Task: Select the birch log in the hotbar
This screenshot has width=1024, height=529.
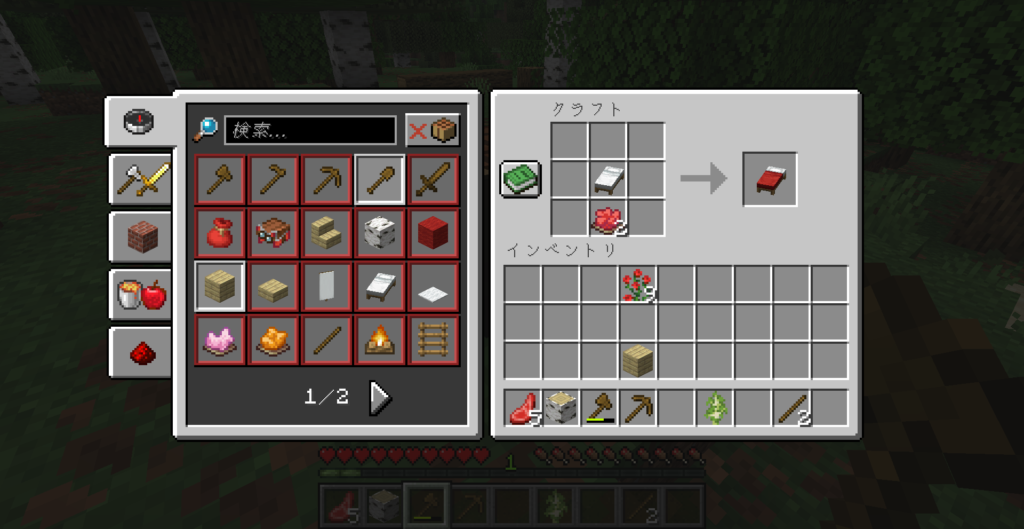Action: (x=561, y=408)
